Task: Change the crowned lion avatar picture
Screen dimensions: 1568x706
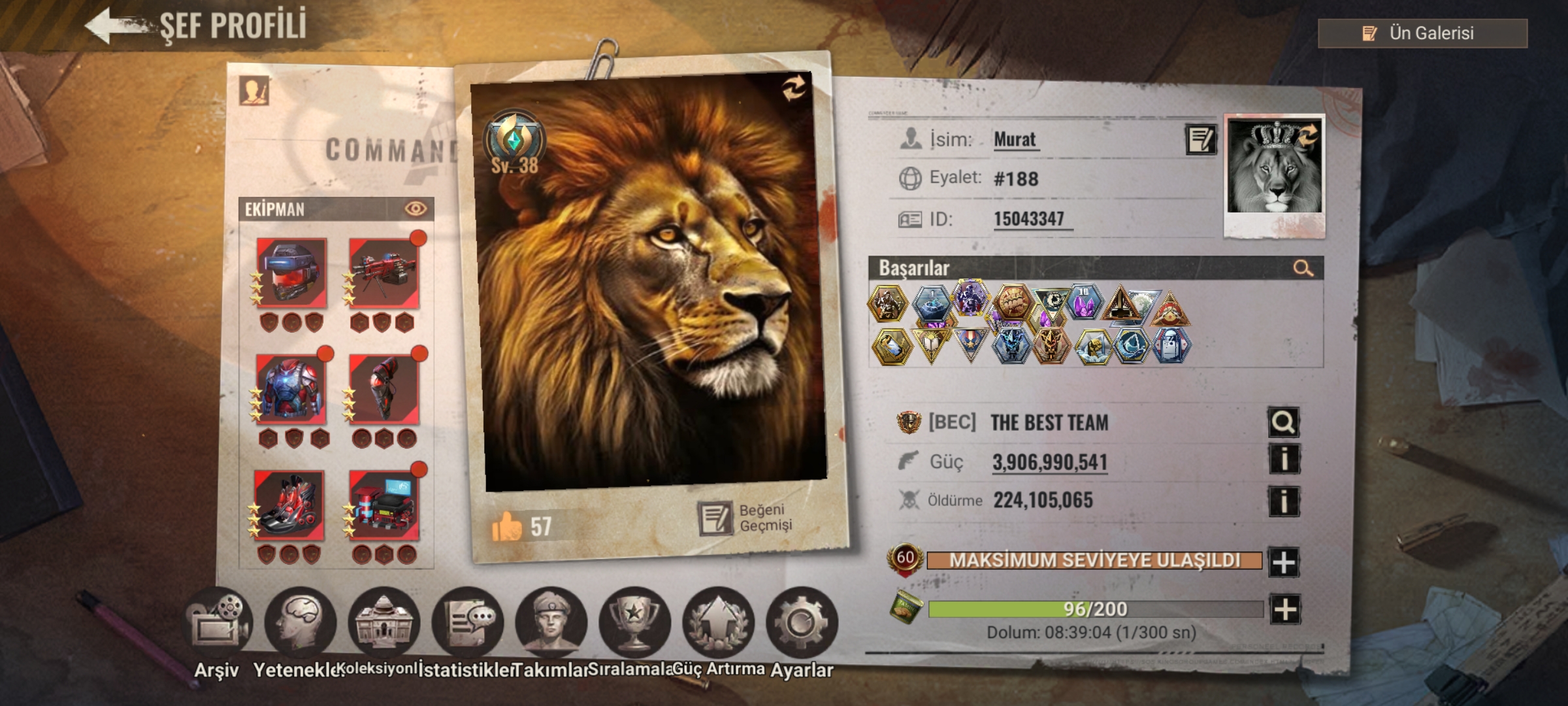Action: (1307, 135)
